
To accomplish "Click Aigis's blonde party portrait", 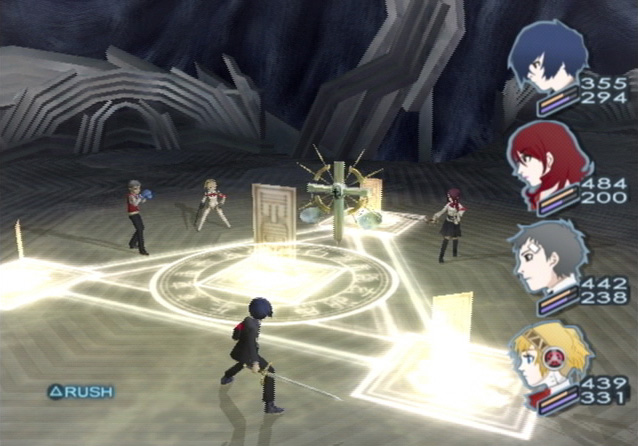I will point(544,355).
